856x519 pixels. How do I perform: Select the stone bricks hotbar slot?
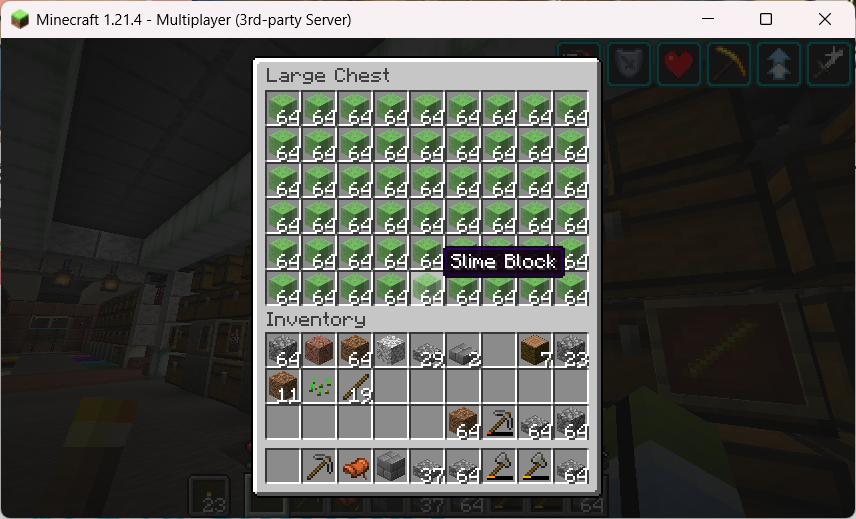tap(392, 467)
